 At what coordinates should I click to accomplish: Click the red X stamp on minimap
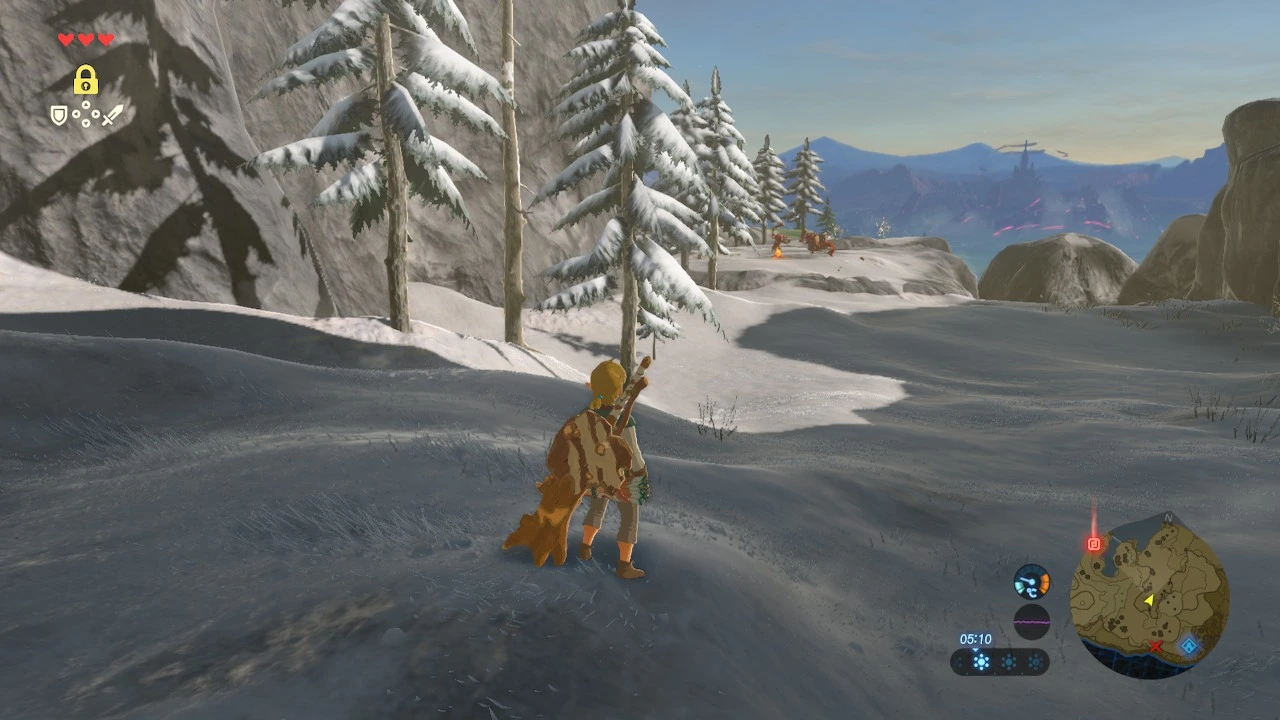(x=1156, y=647)
